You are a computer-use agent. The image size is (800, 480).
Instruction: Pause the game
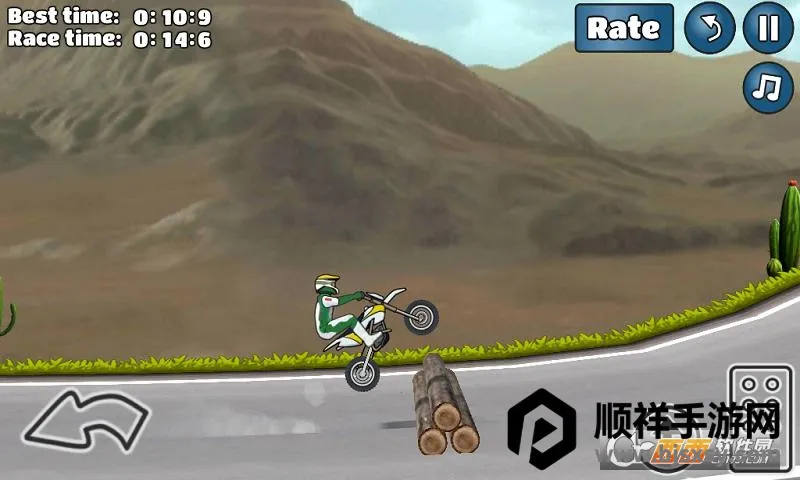coord(767,28)
